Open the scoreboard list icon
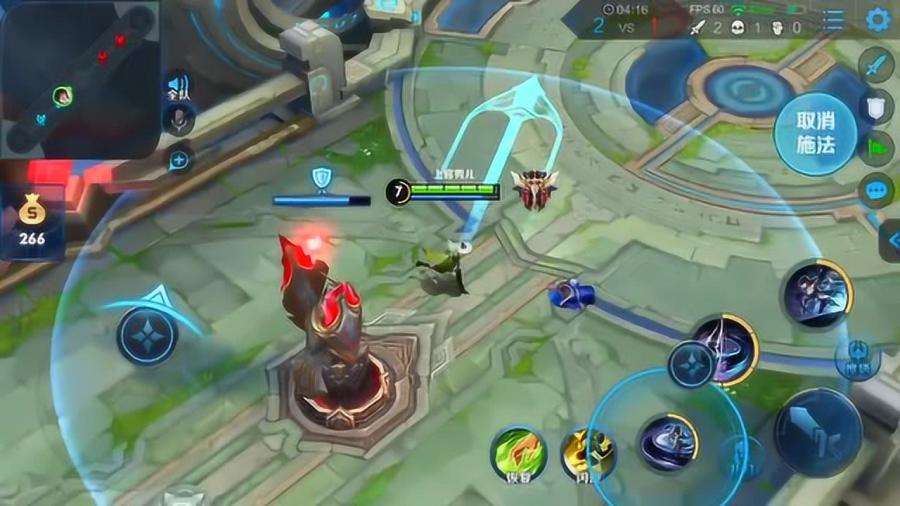Viewport: 900px width, 506px height. 833,20
